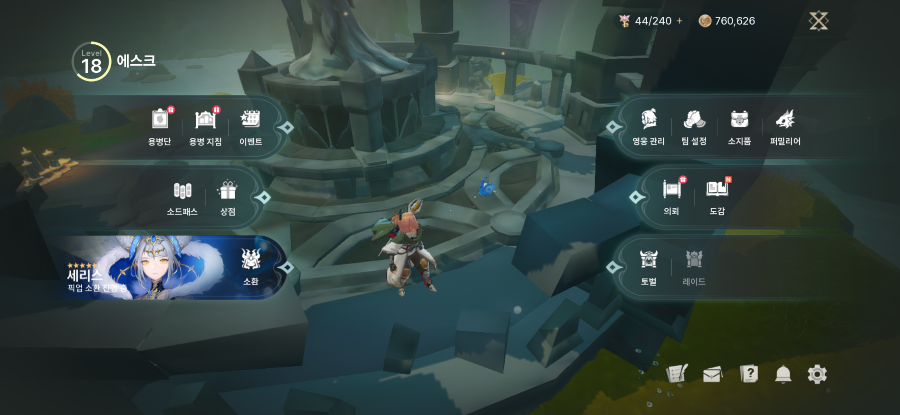Open the mailbox envelope icon
The height and width of the screenshot is (415, 900).
click(x=712, y=375)
